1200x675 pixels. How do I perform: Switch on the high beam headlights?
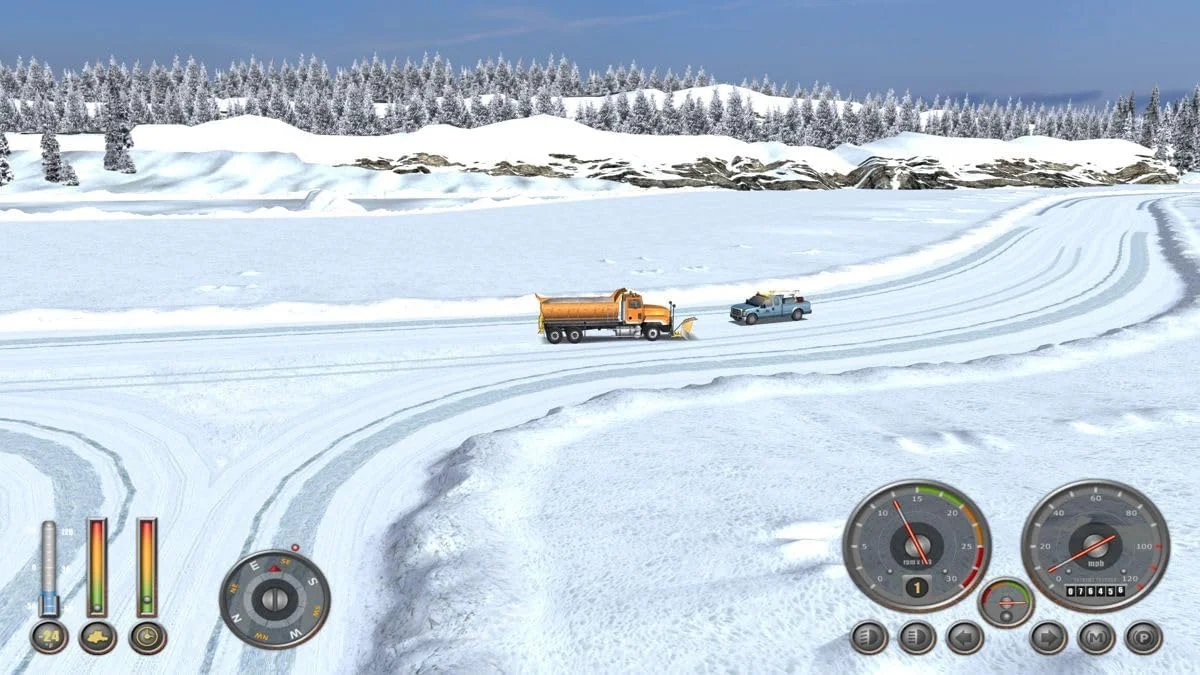pos(917,637)
